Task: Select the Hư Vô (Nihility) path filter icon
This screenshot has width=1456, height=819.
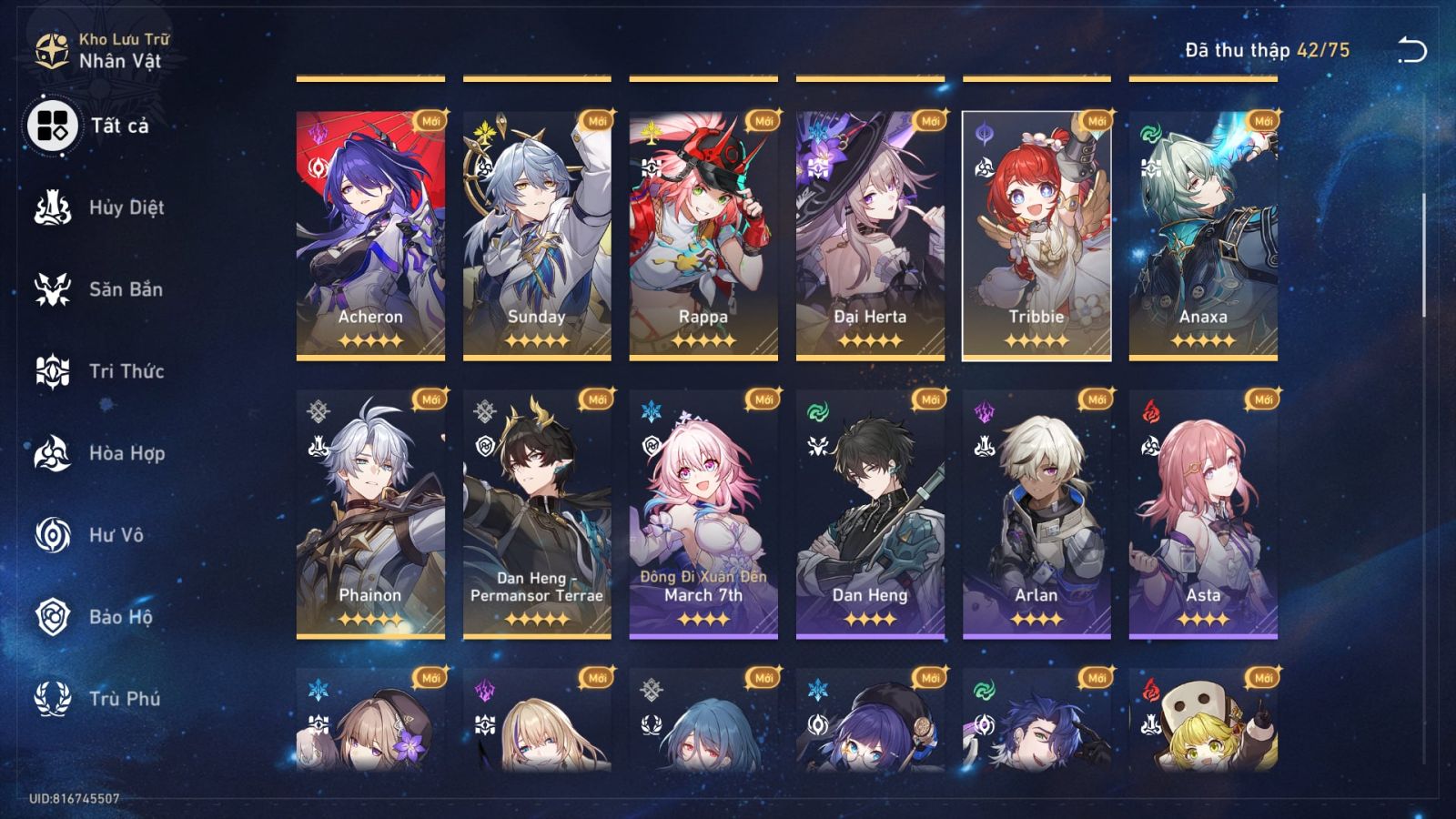Action: point(52,535)
